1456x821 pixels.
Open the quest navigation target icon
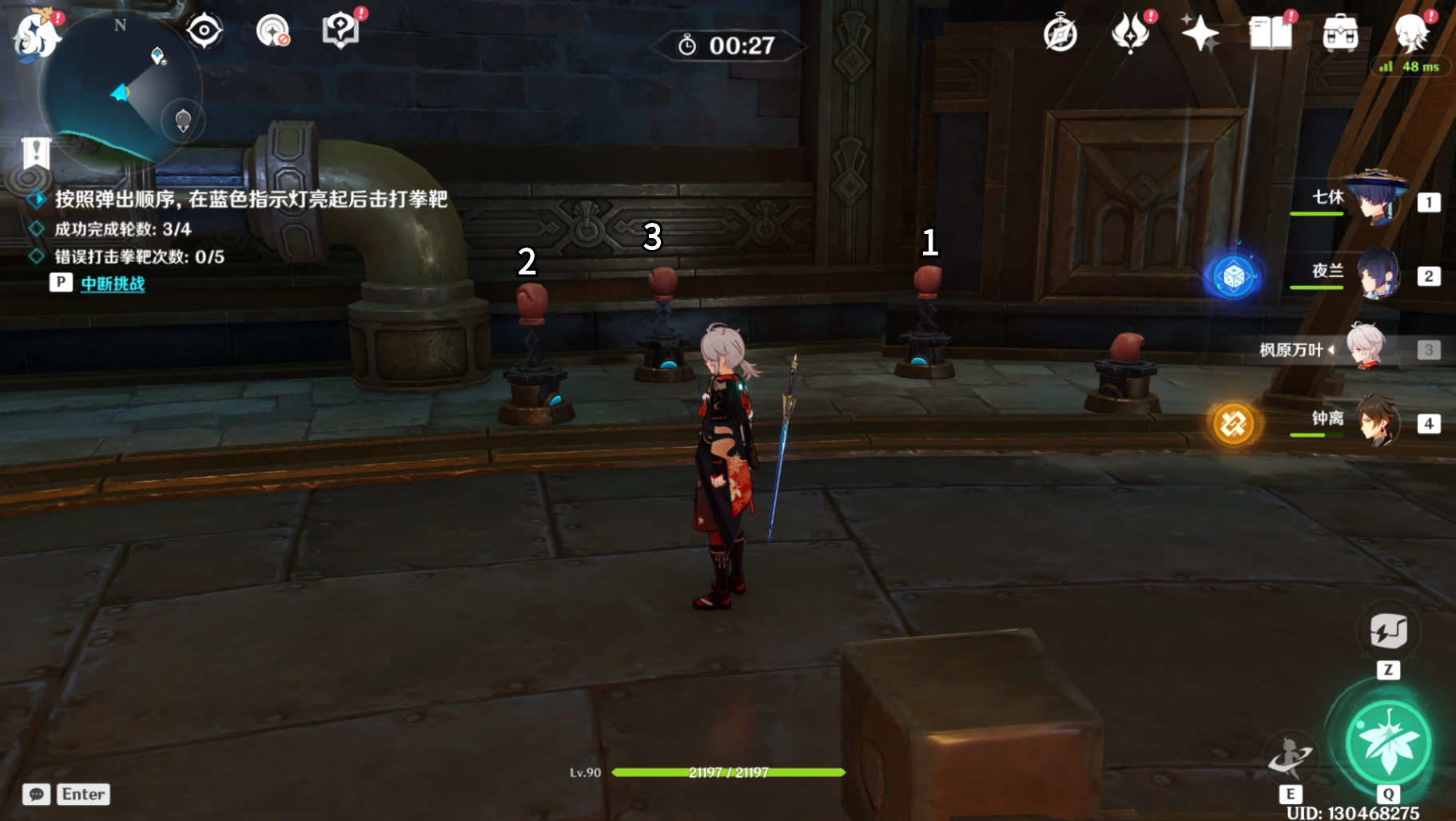(x=204, y=31)
